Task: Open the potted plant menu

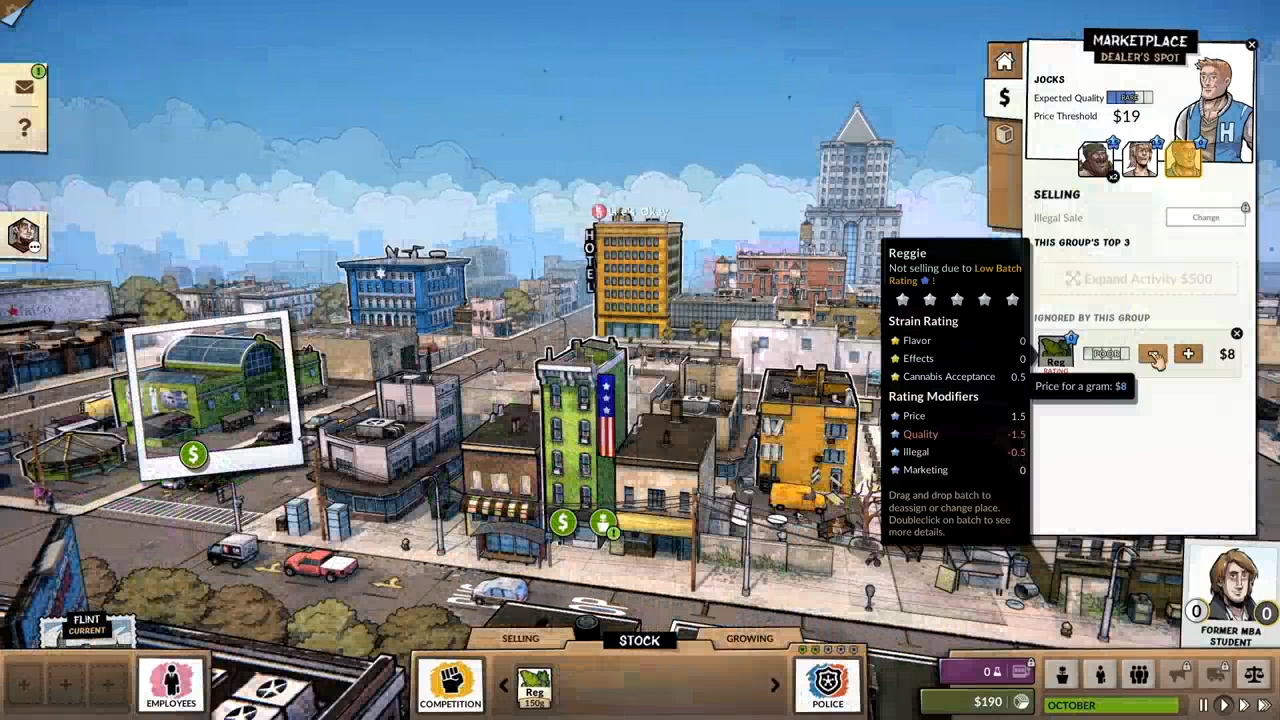Action: pos(1062,675)
